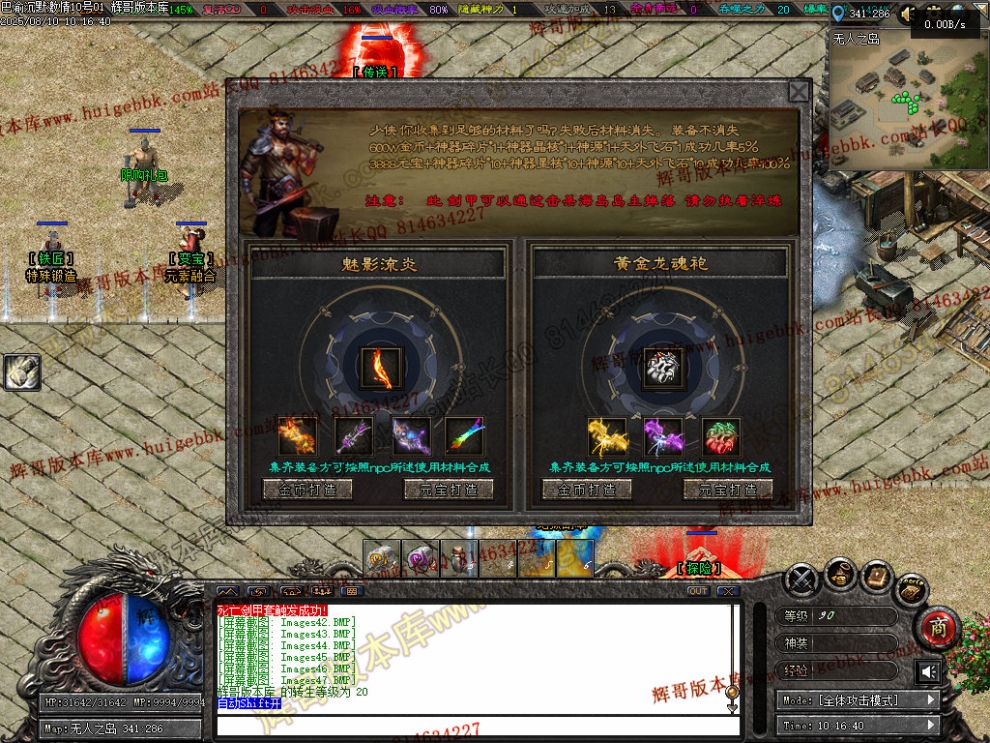
Task: Forge 黄金龙魂袍 with gold coins (金币打造)
Action: [587, 489]
